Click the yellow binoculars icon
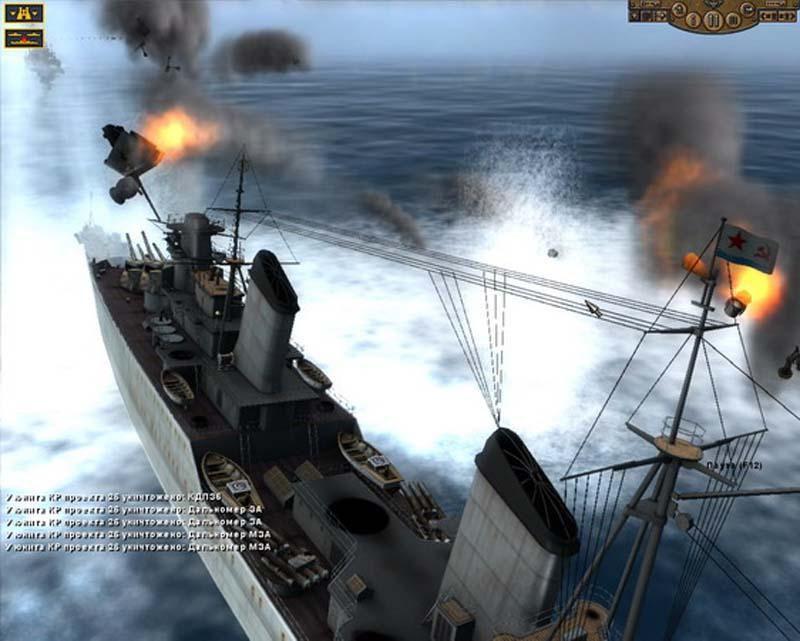Image resolution: width=800 pixels, height=641 pixels. pos(24,13)
